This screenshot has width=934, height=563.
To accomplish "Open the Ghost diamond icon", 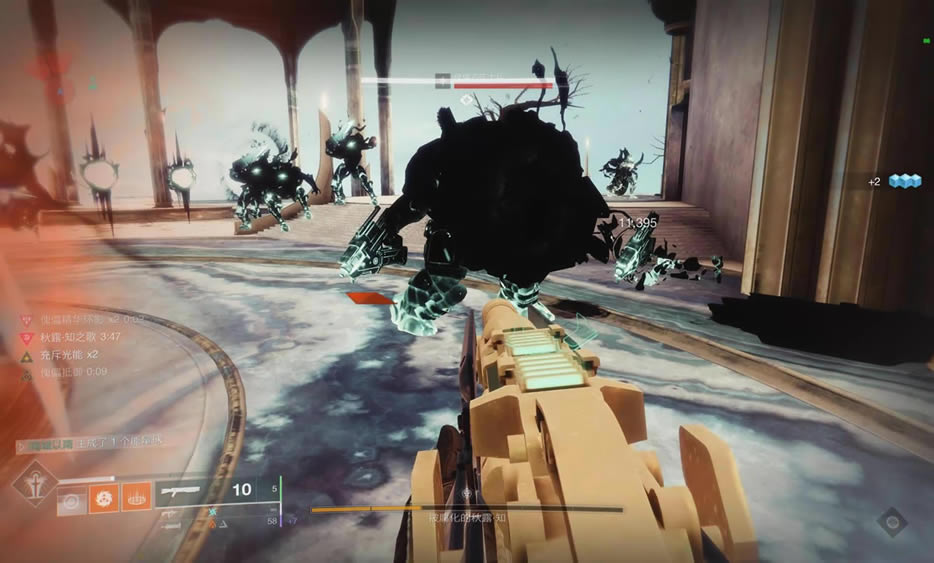I will coord(892,523).
